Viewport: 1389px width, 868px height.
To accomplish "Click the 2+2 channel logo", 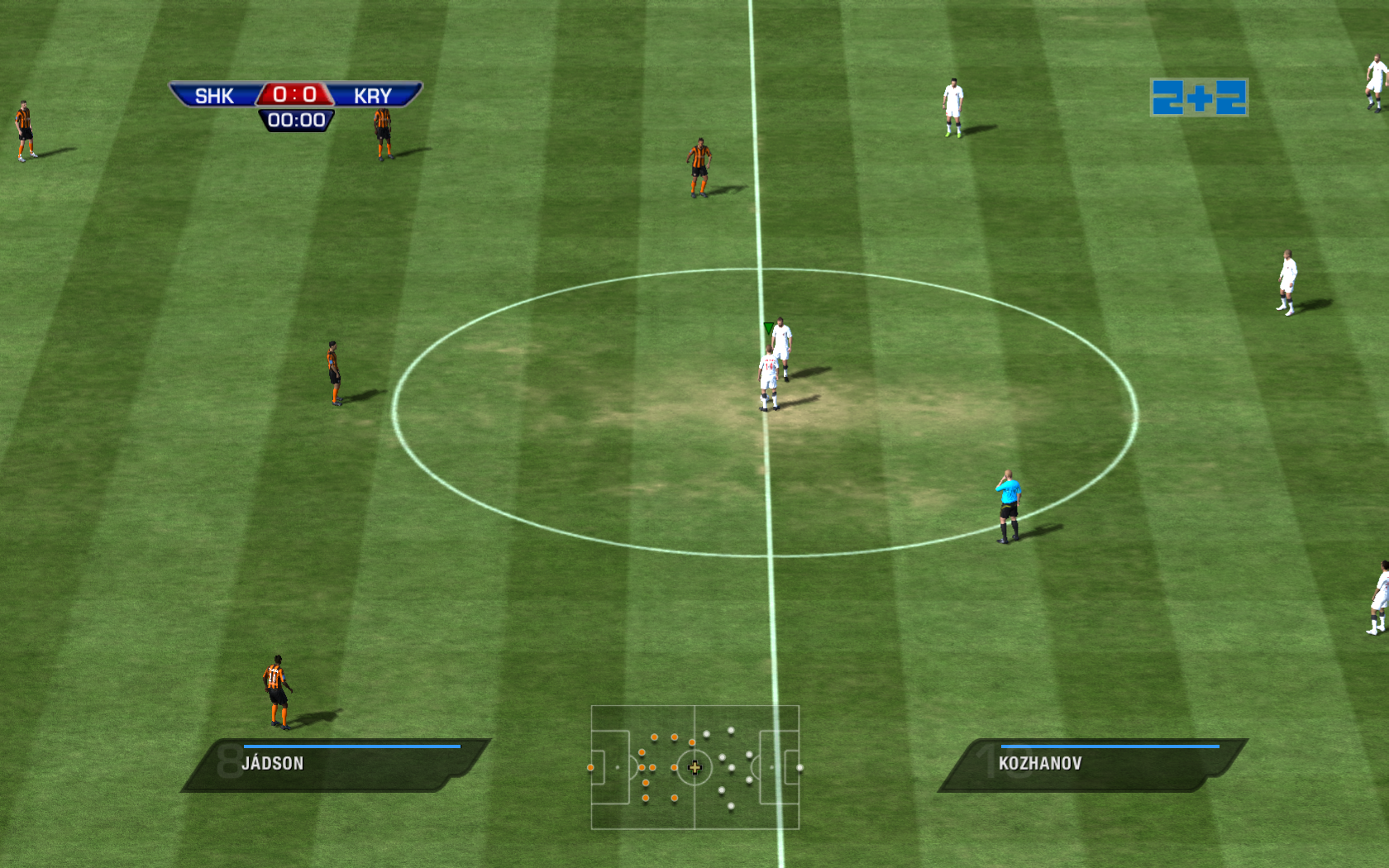I will tap(1199, 98).
